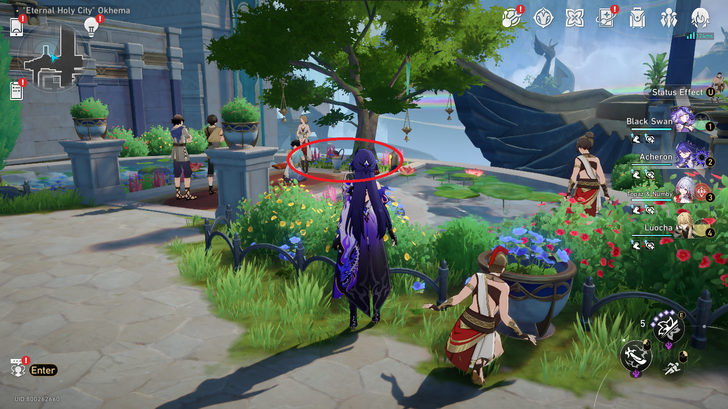Viewport: 728px width, 409px height.
Task: Open the lightbulb tutorial tips icon
Action: pos(92,26)
